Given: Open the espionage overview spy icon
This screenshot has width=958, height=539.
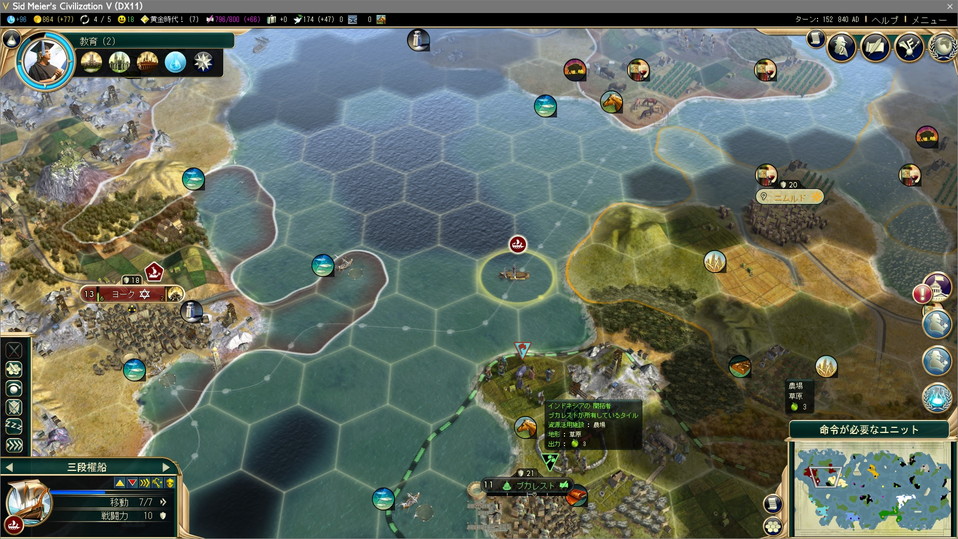Looking at the screenshot, I should click(x=842, y=46).
